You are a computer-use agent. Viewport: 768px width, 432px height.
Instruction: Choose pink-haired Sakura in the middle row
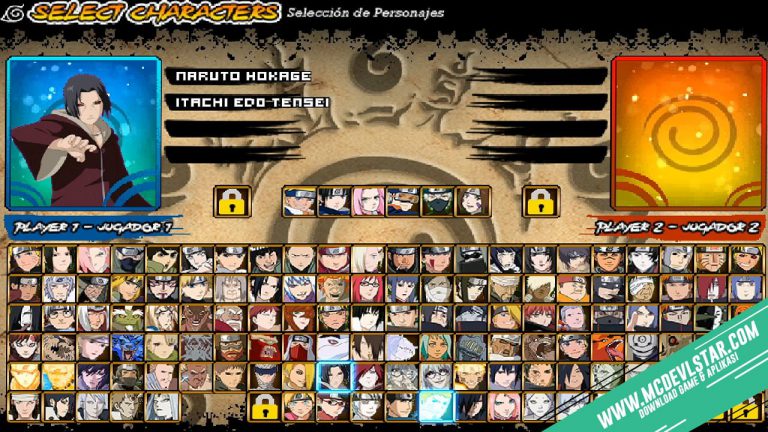click(x=368, y=202)
